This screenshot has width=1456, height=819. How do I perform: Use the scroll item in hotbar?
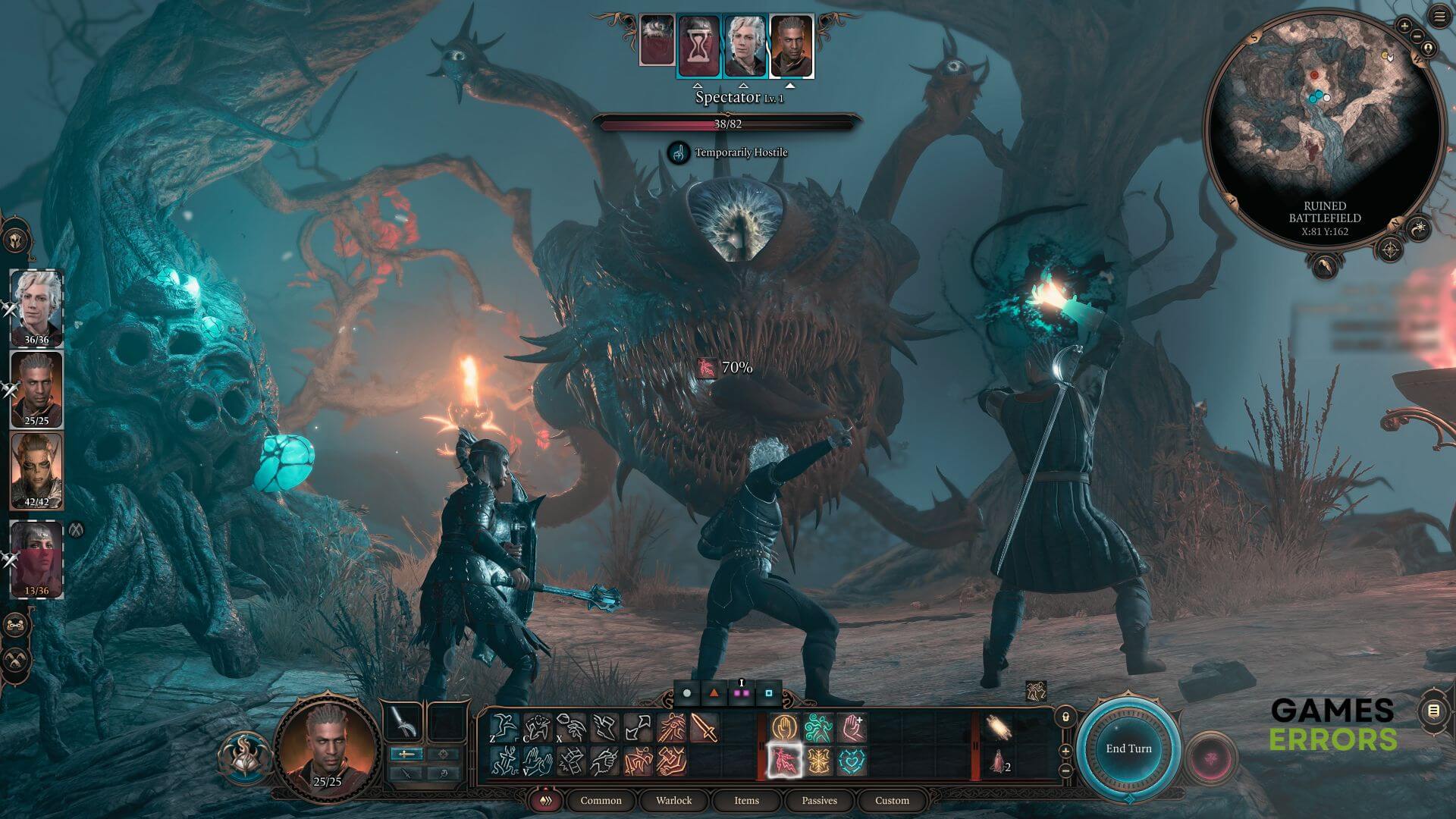coord(998,728)
